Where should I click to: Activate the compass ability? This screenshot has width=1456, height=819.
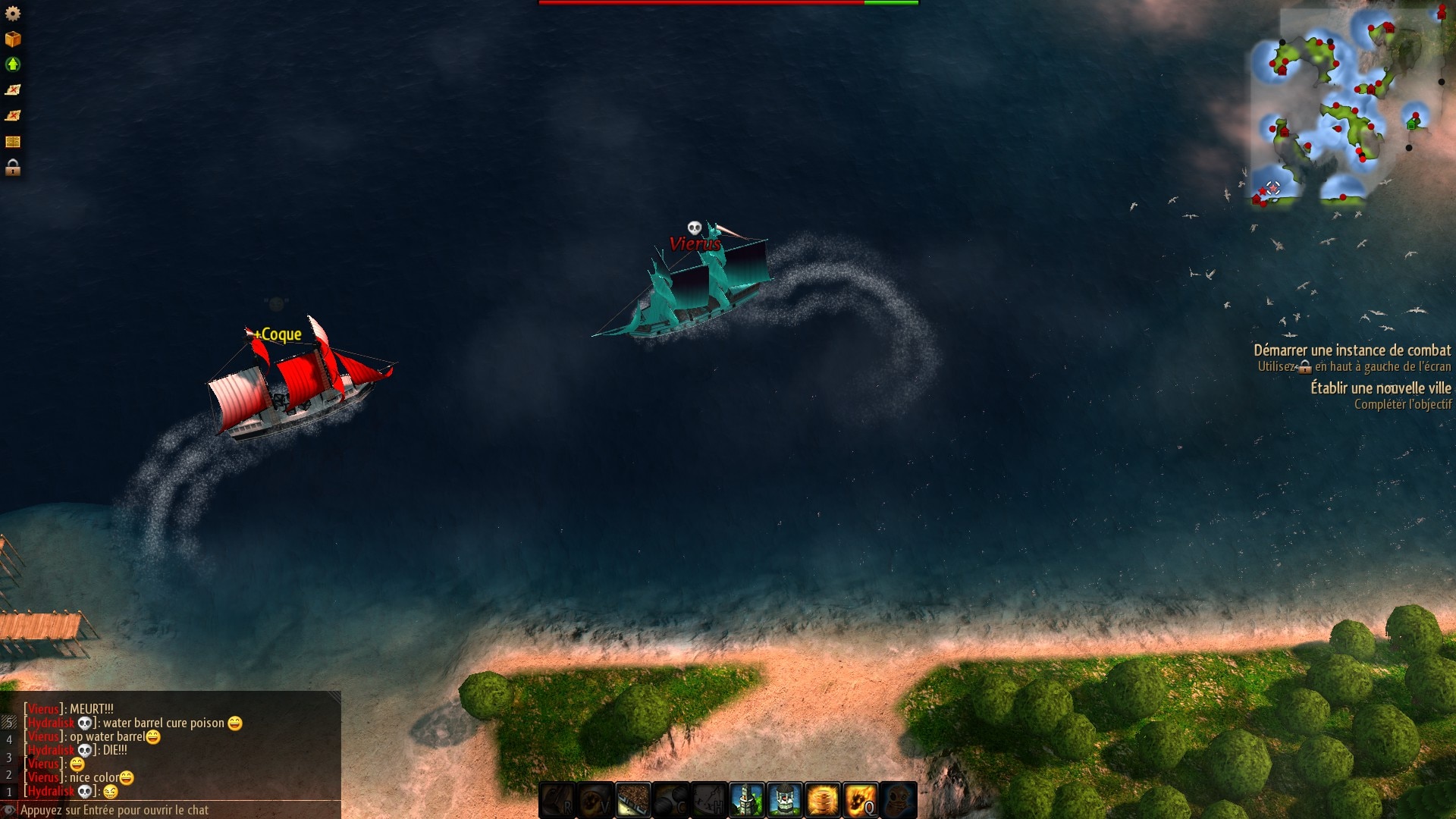709,800
